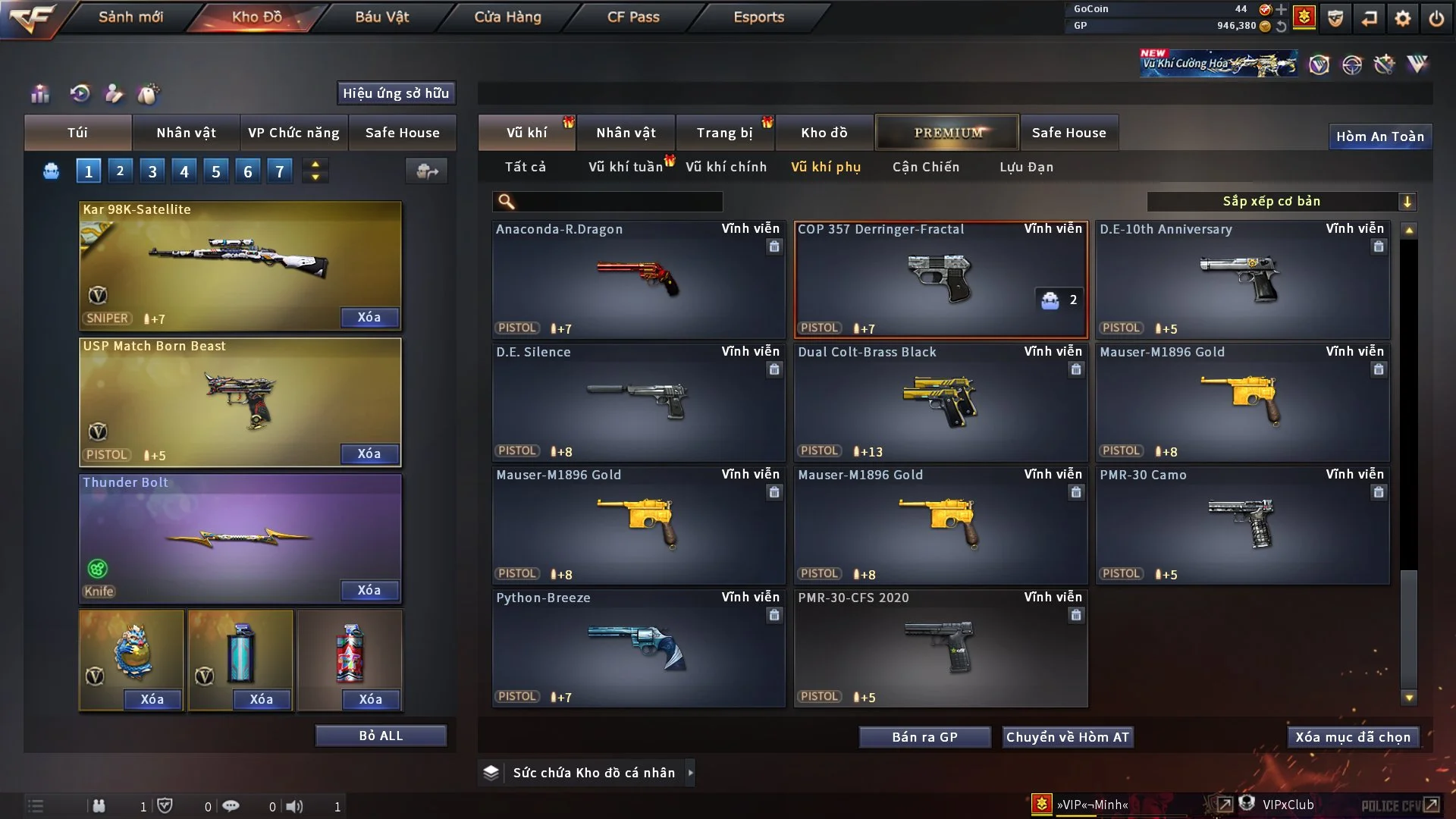
Task: Choose the Dual Colt-Brass Black pistols
Action: click(x=940, y=402)
